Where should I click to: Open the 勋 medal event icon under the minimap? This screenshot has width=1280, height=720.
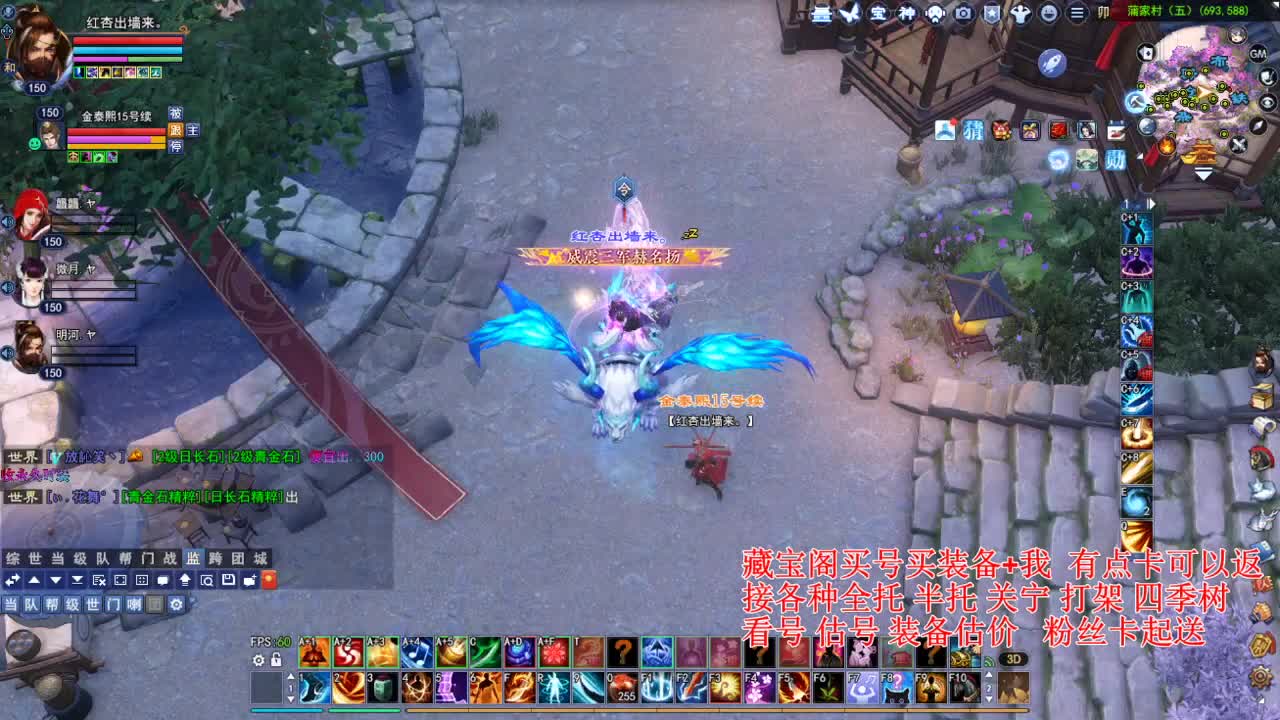click(1114, 158)
